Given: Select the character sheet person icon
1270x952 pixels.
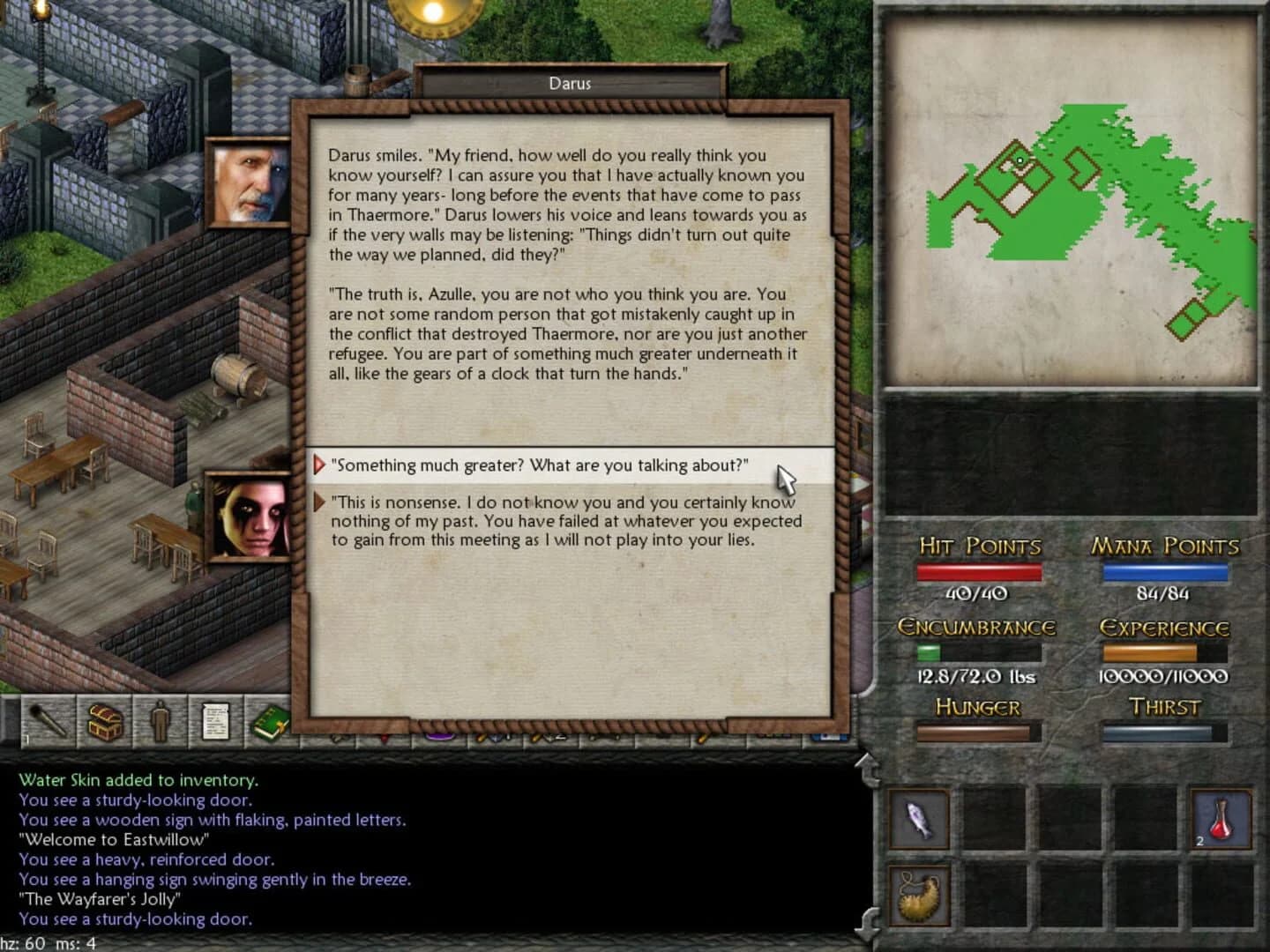Looking at the screenshot, I should (159, 721).
